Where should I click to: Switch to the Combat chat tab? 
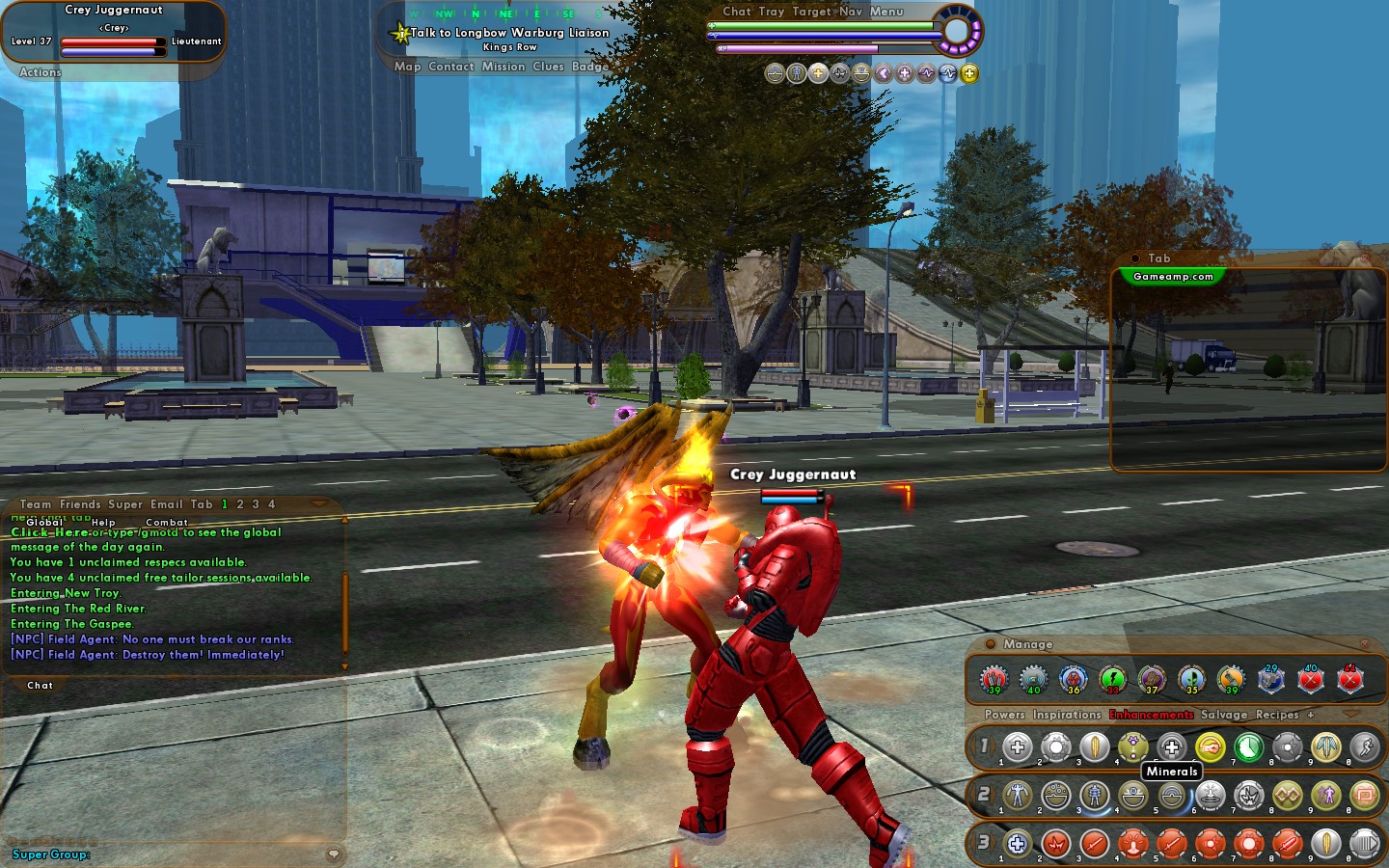tap(167, 522)
